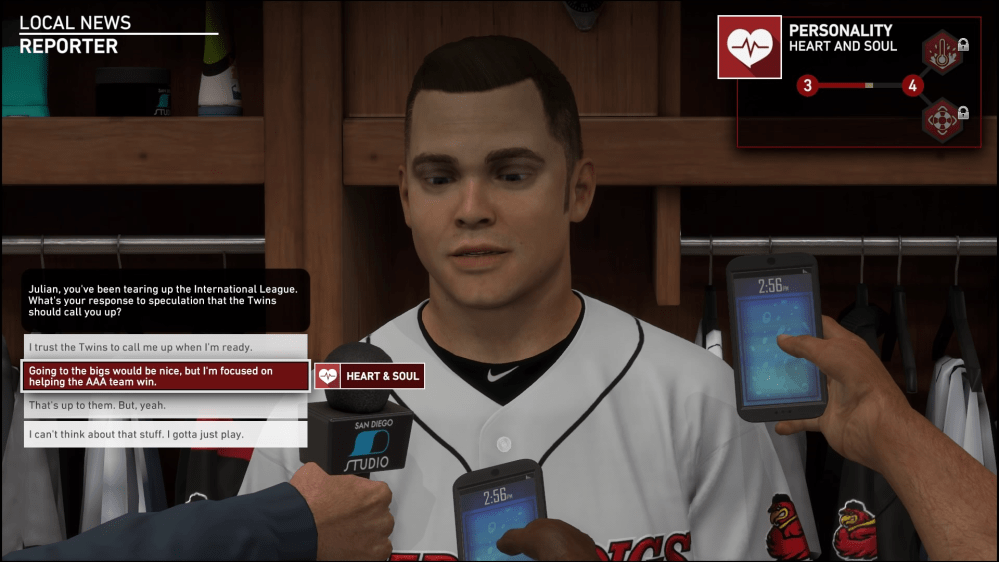Image resolution: width=999 pixels, height=562 pixels.
Task: Choose "I trust the Twins" reply
Action: coord(164,347)
